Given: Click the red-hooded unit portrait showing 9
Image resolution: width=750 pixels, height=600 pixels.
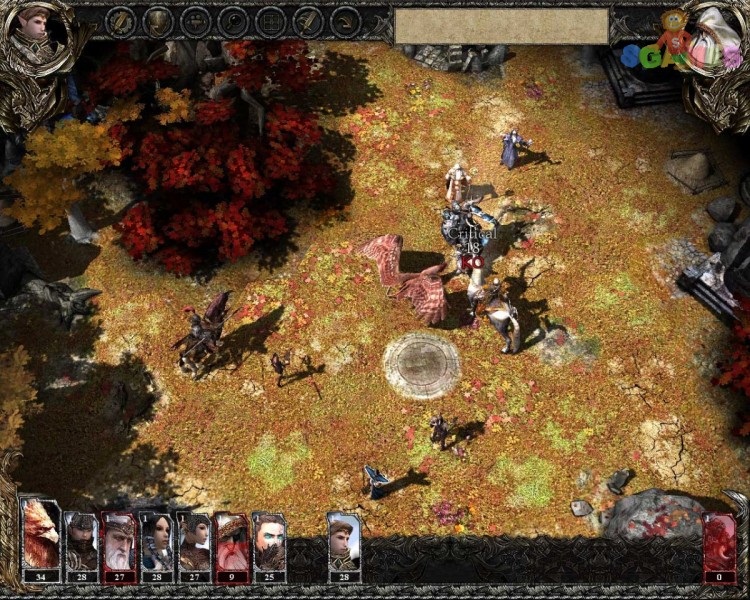Looking at the screenshot, I should (231, 542).
